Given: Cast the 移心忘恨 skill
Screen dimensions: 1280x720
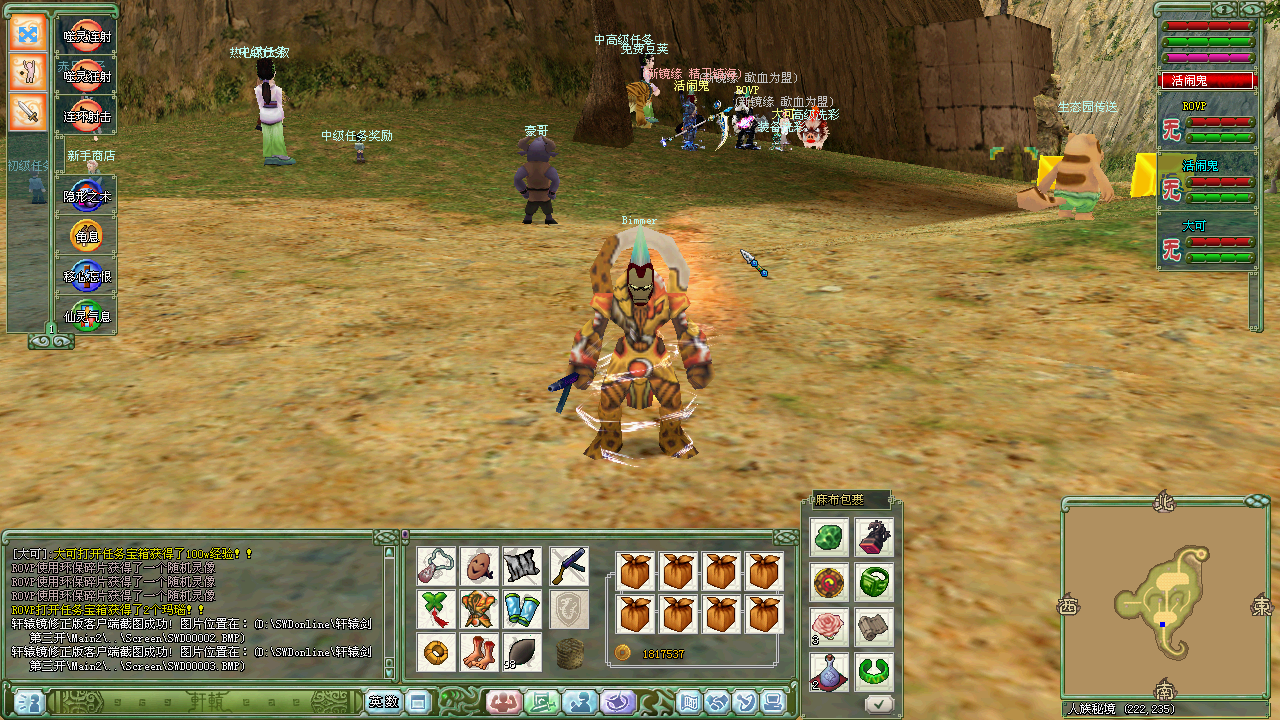Looking at the screenshot, I should tap(86, 277).
